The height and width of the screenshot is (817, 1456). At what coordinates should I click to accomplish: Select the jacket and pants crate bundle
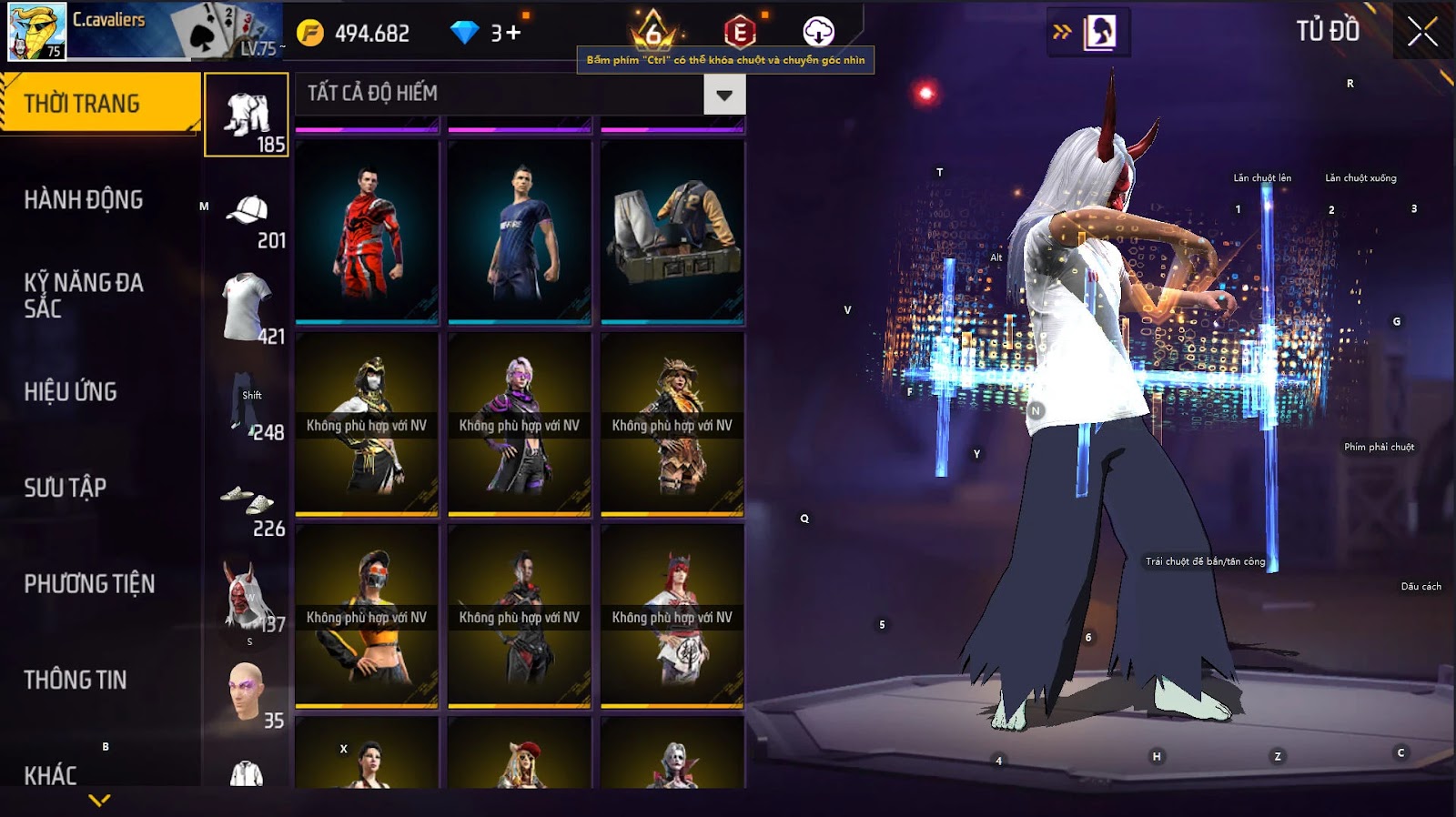click(x=672, y=232)
